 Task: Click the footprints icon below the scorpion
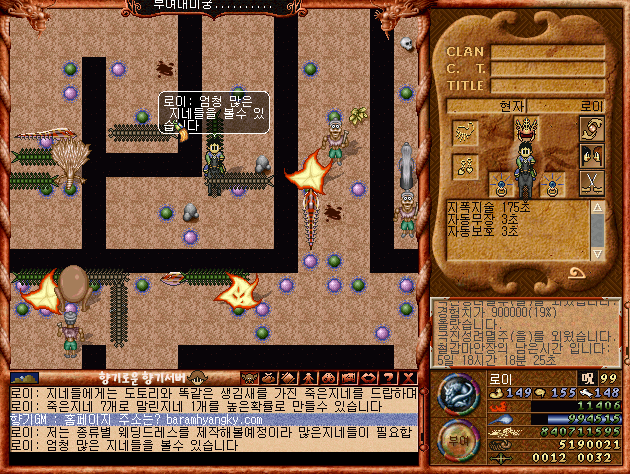pyautogui.click(x=465, y=164)
